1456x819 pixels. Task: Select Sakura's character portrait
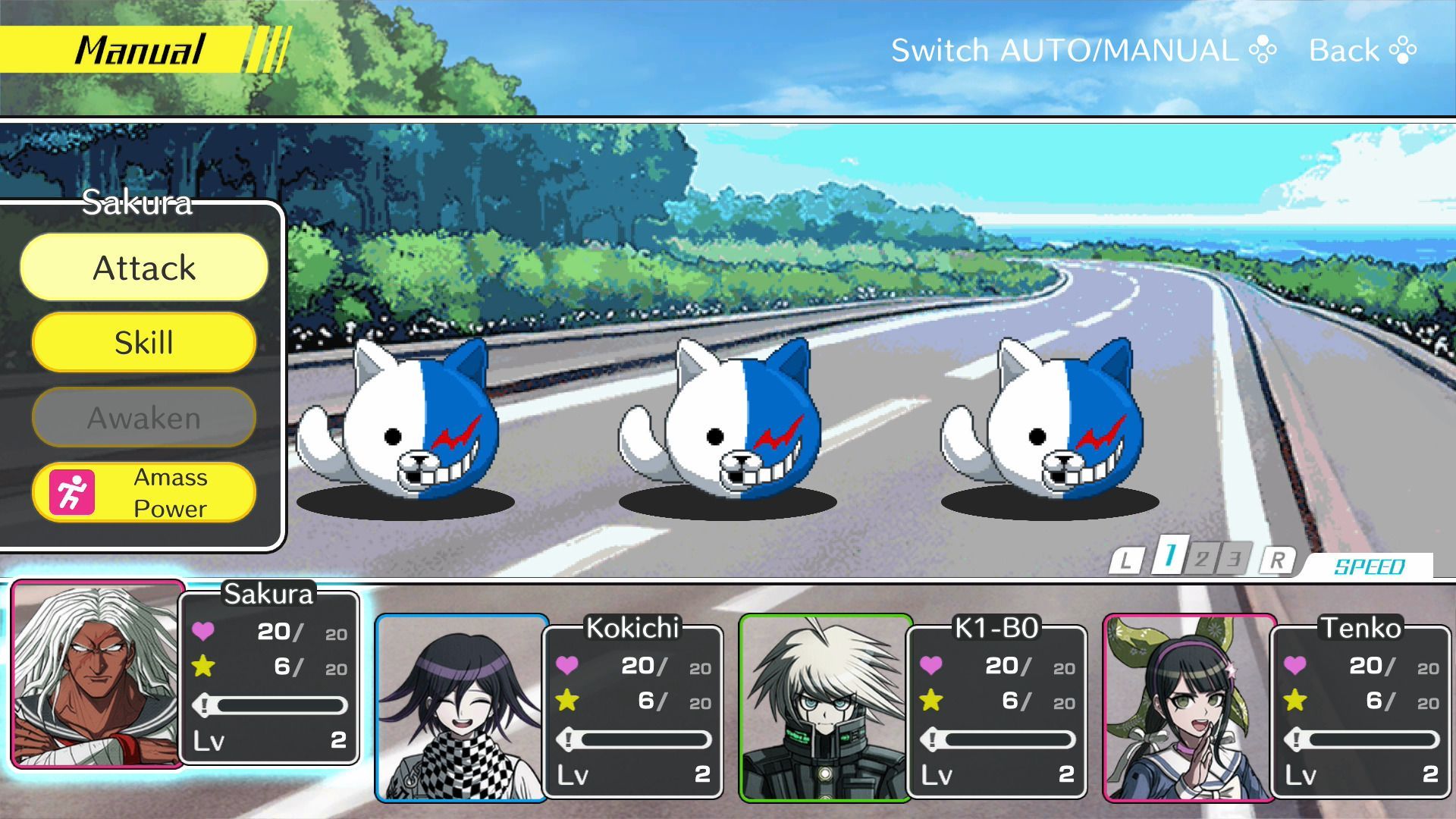pos(97,674)
